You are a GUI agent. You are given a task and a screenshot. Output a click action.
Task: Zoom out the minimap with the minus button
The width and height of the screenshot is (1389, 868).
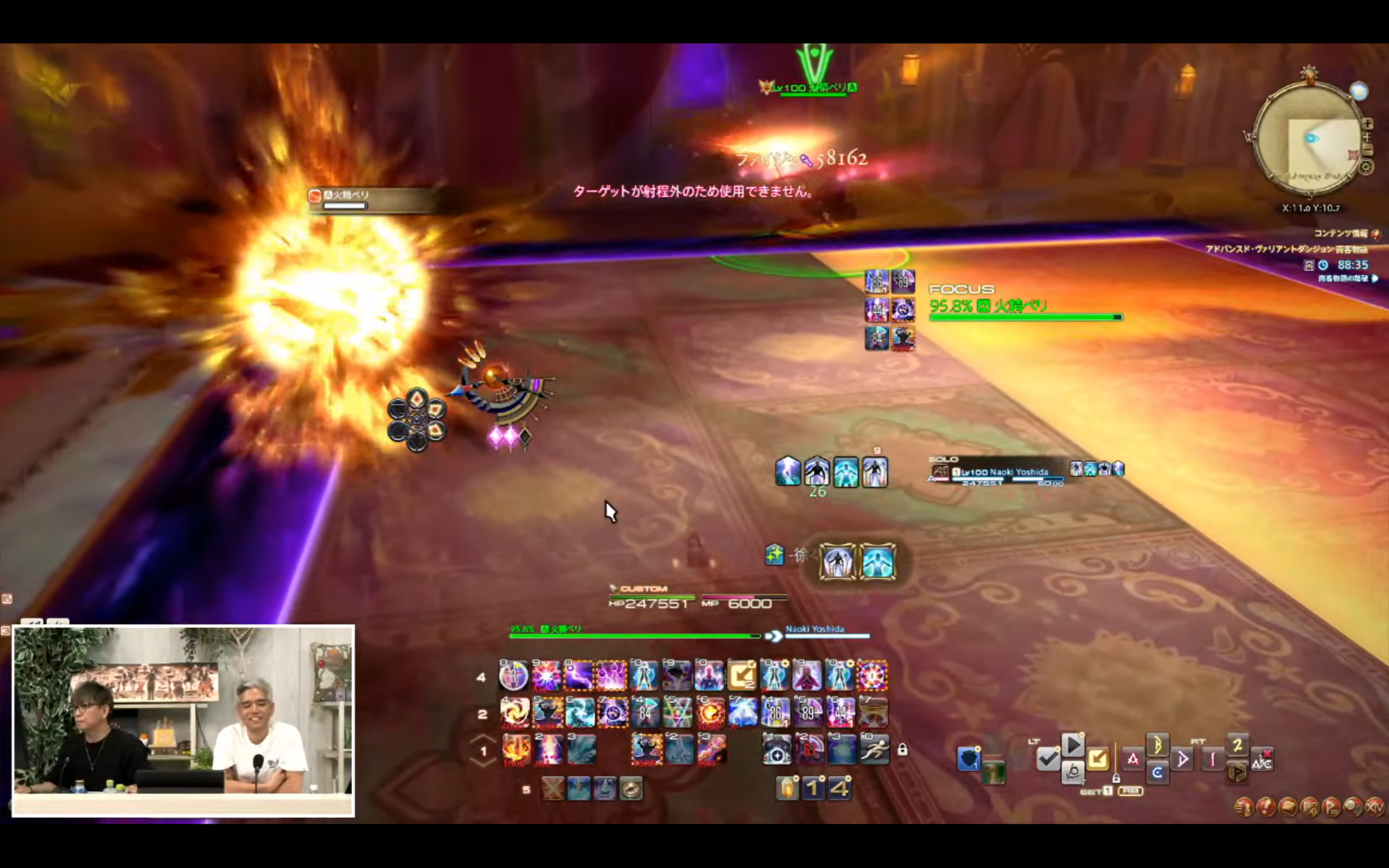[1368, 150]
